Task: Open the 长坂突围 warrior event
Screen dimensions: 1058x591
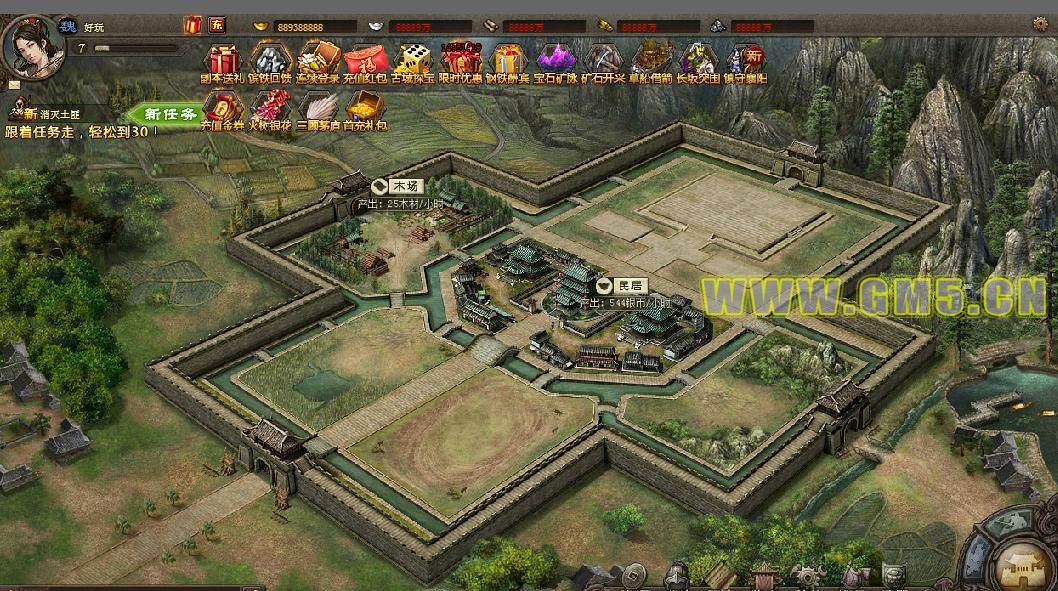Action: point(698,62)
